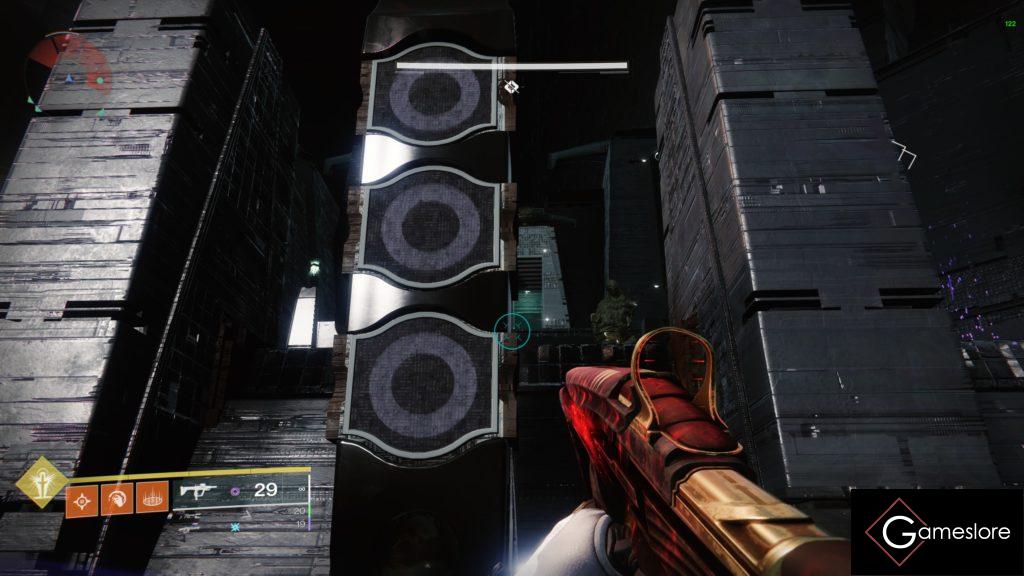
Task: Select the equipped auto rifle weapon icon
Action: coord(200,491)
